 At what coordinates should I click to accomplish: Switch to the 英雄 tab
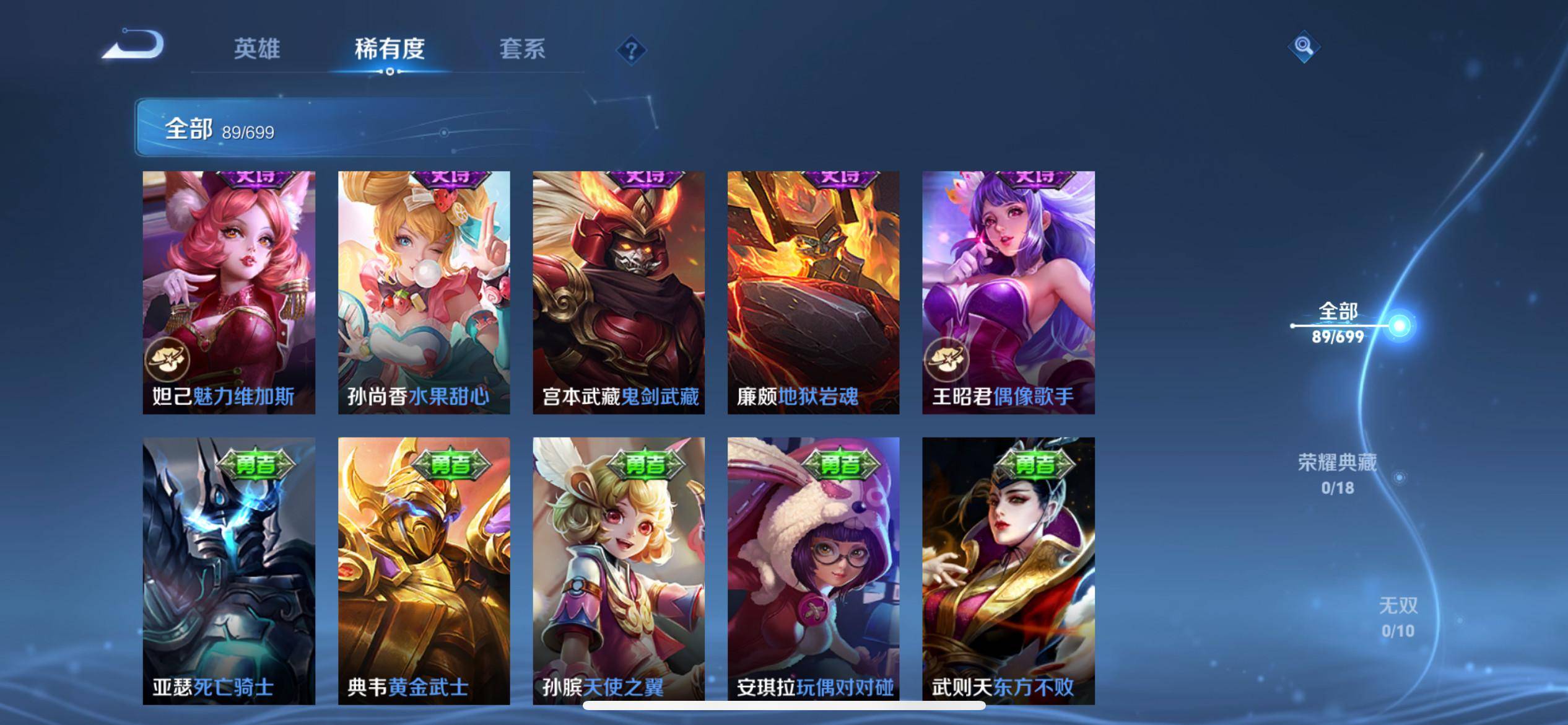(256, 49)
